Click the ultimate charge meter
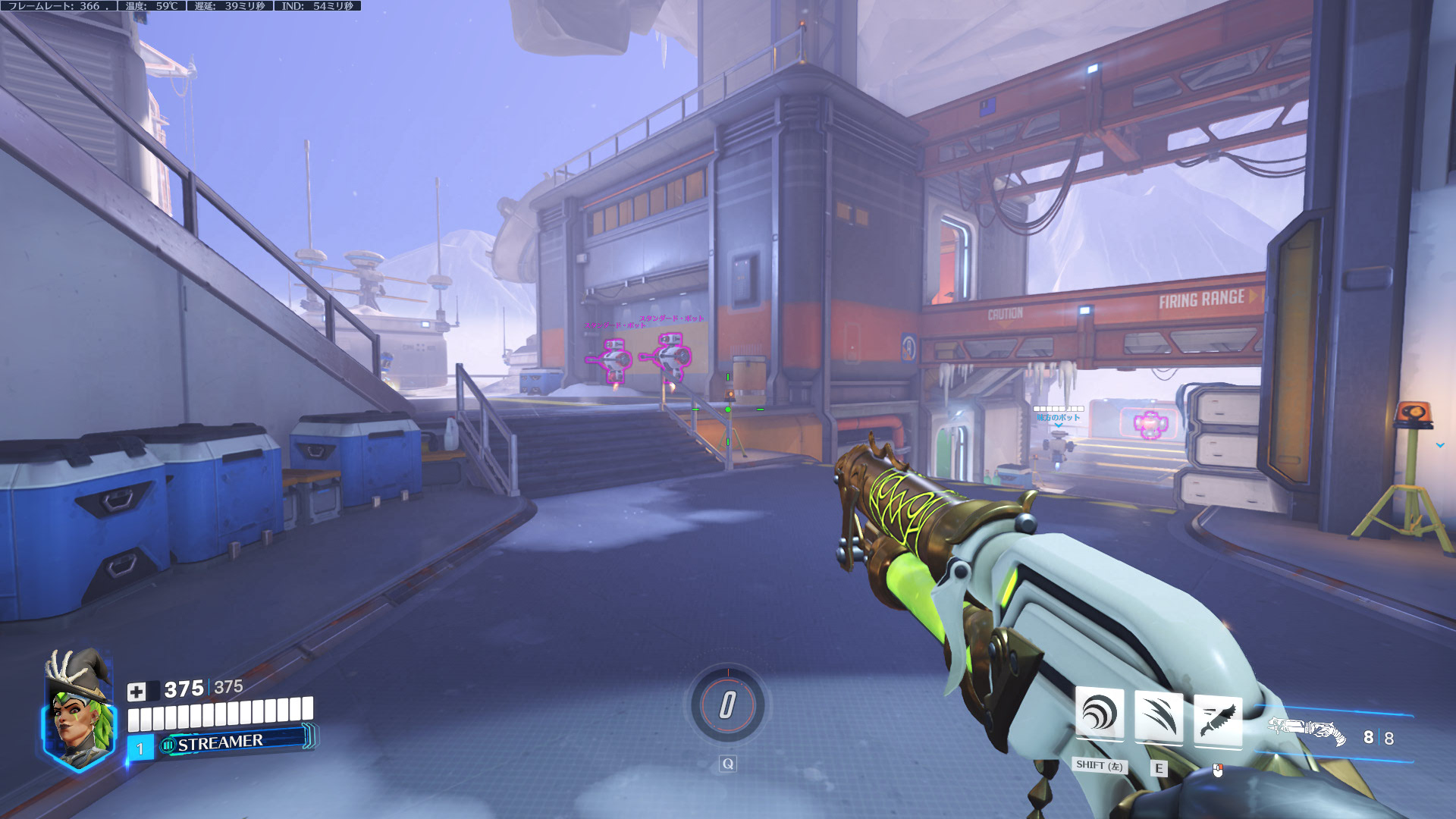This screenshot has height=819, width=1456. (x=727, y=705)
